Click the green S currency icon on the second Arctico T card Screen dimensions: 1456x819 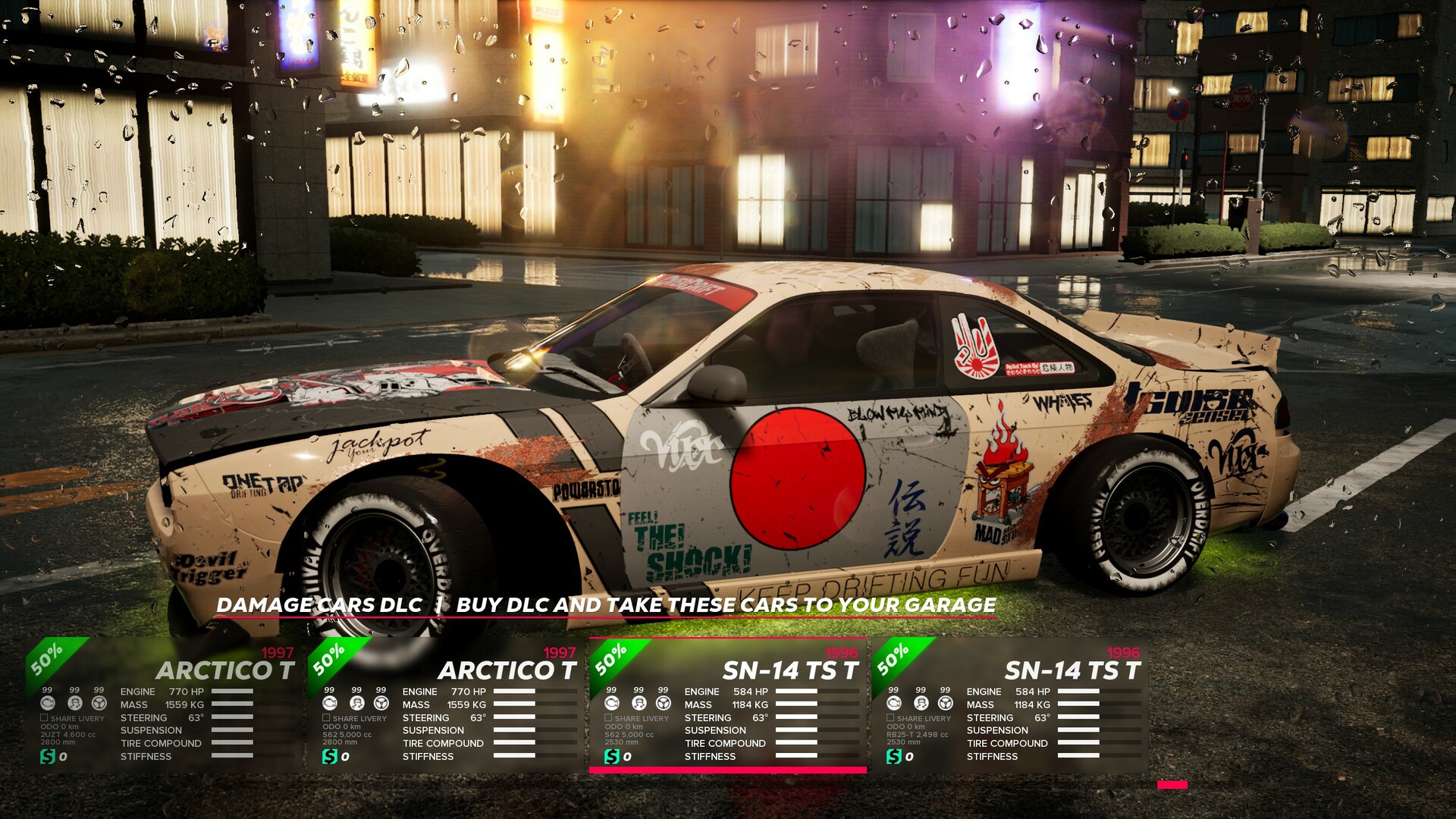click(328, 756)
